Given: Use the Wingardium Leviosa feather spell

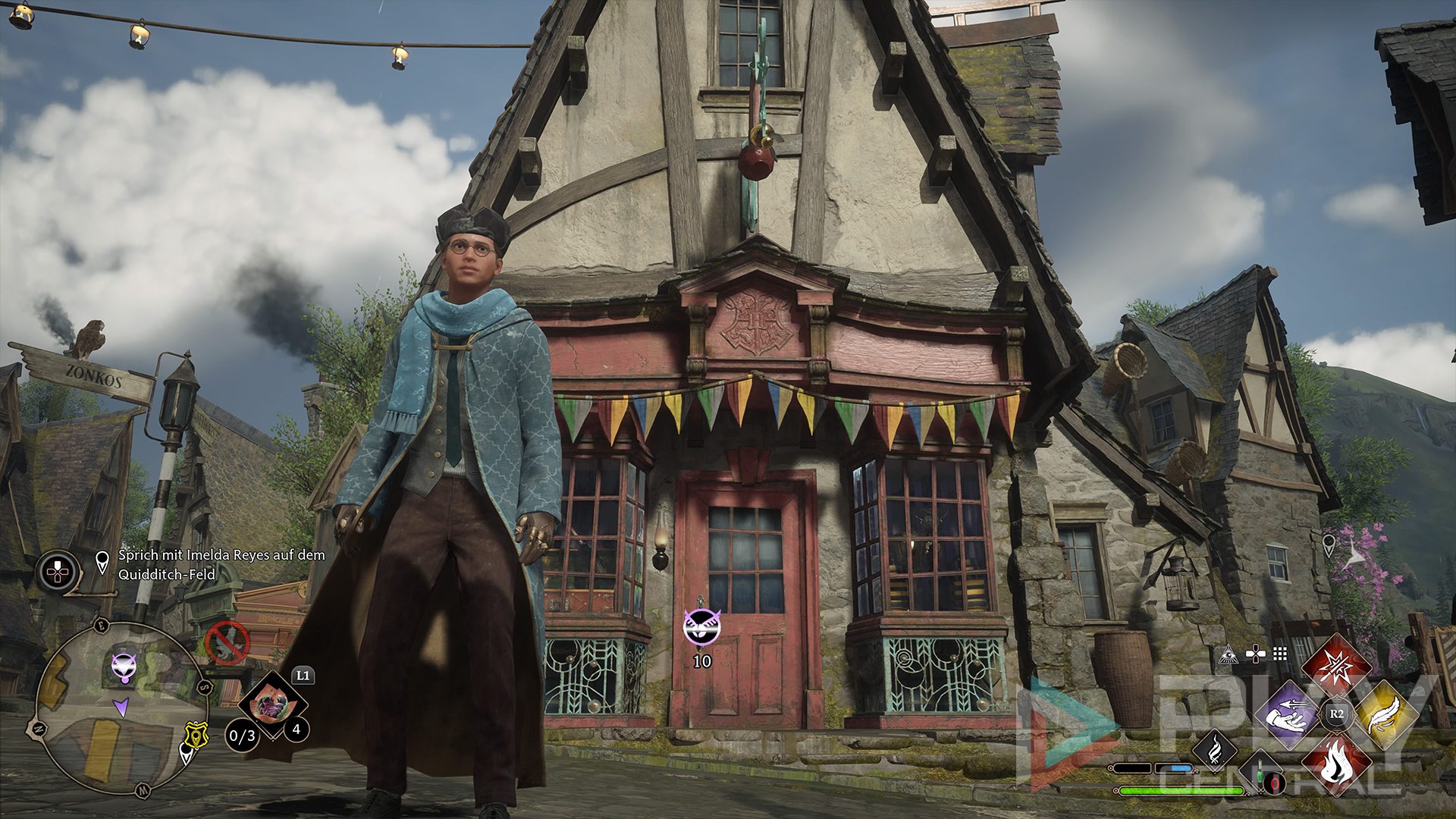Looking at the screenshot, I should point(1385,714).
